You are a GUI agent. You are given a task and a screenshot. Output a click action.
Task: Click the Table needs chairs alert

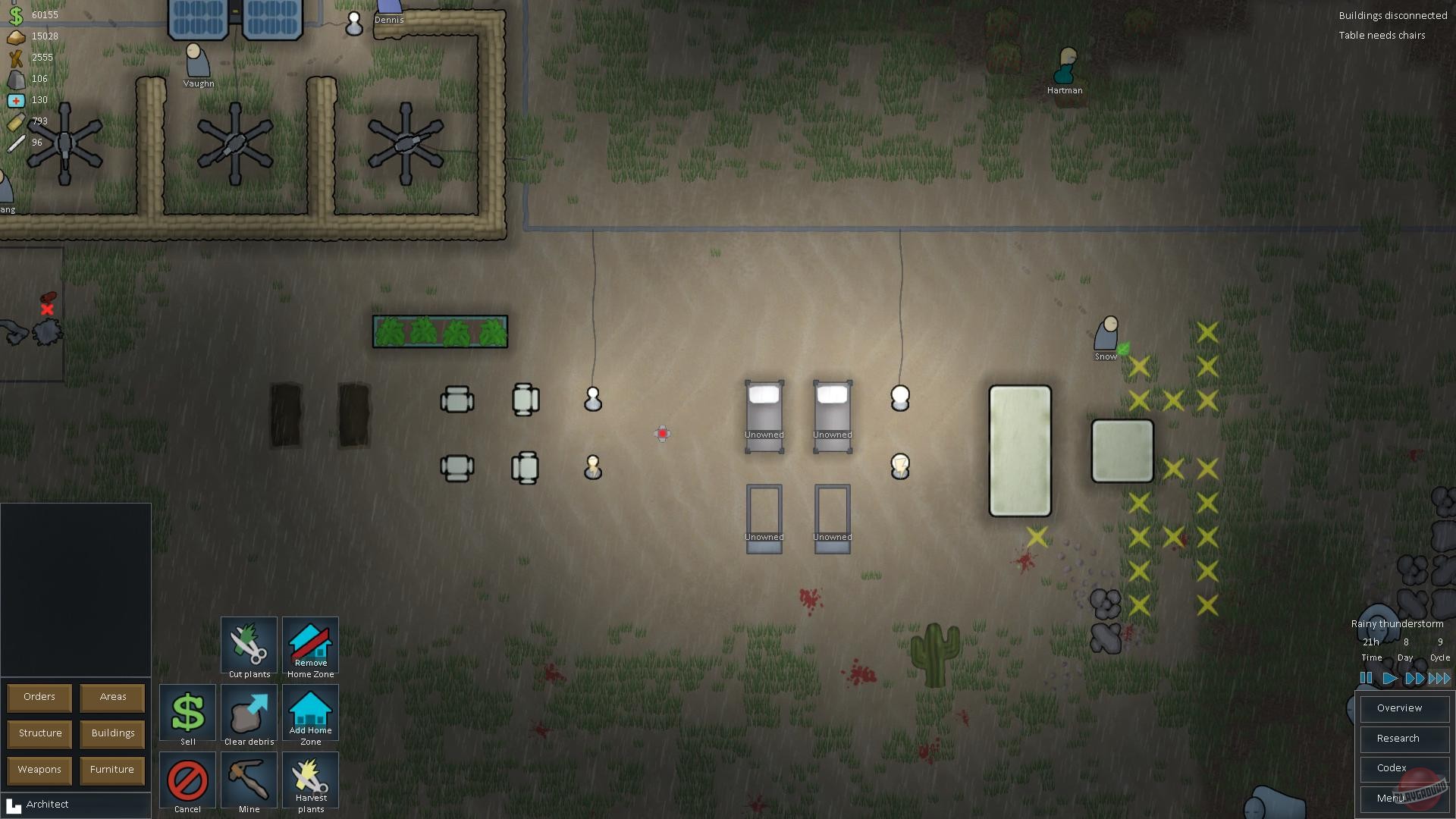[x=1382, y=35]
